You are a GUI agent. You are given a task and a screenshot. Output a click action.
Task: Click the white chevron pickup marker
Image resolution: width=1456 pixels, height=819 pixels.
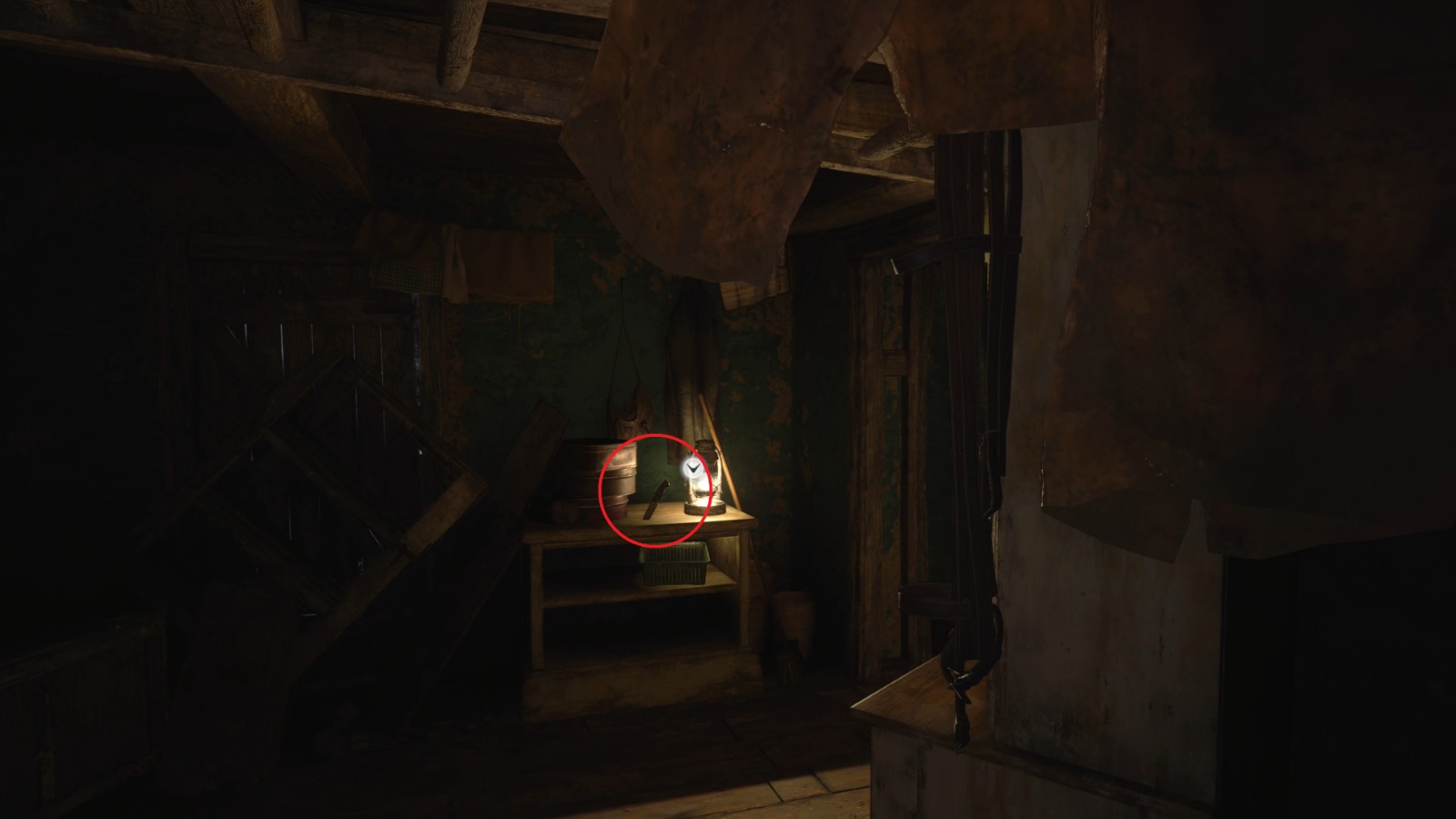pos(693,468)
